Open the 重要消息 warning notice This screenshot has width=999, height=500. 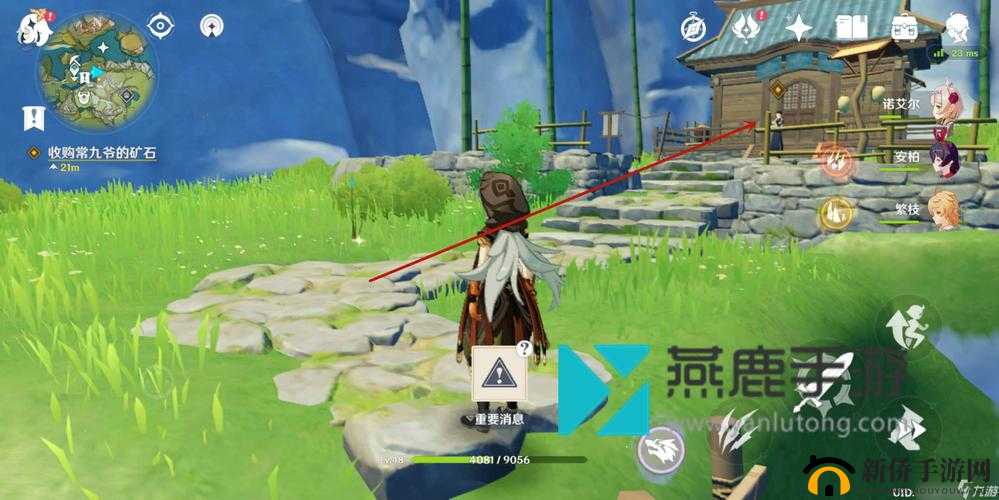click(500, 375)
